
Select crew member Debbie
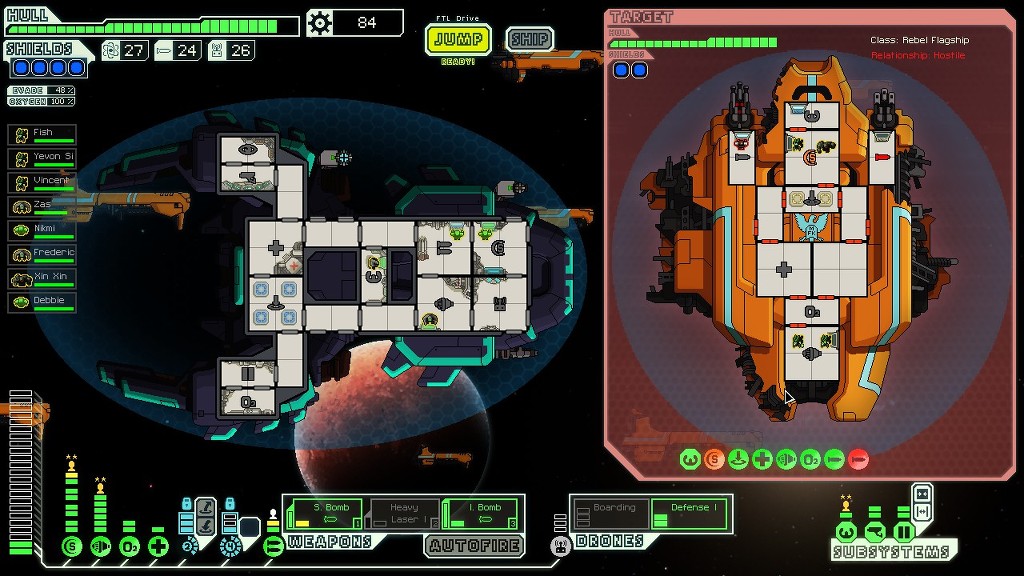pos(43,302)
